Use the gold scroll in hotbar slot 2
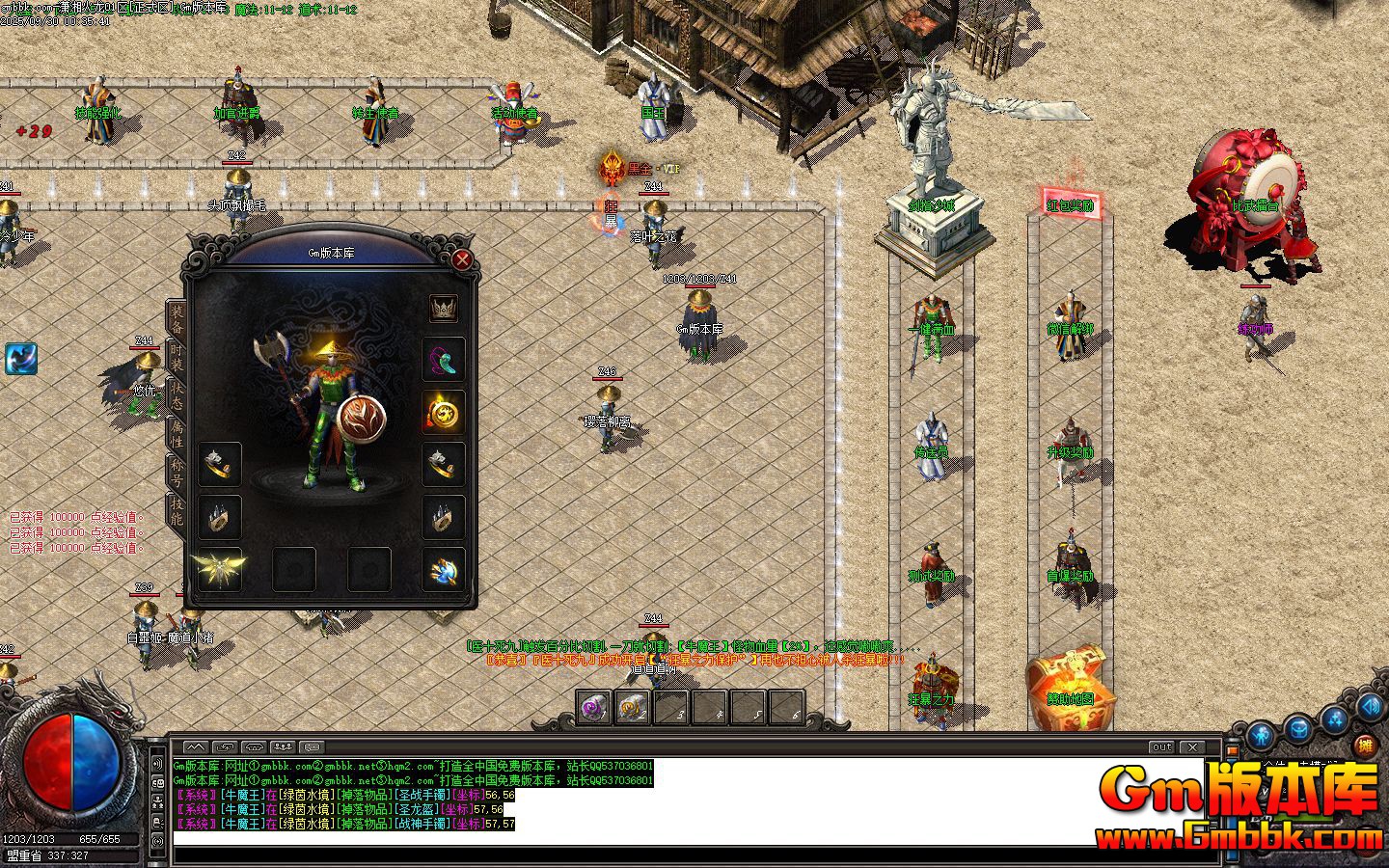The width and height of the screenshot is (1389, 868). [632, 707]
